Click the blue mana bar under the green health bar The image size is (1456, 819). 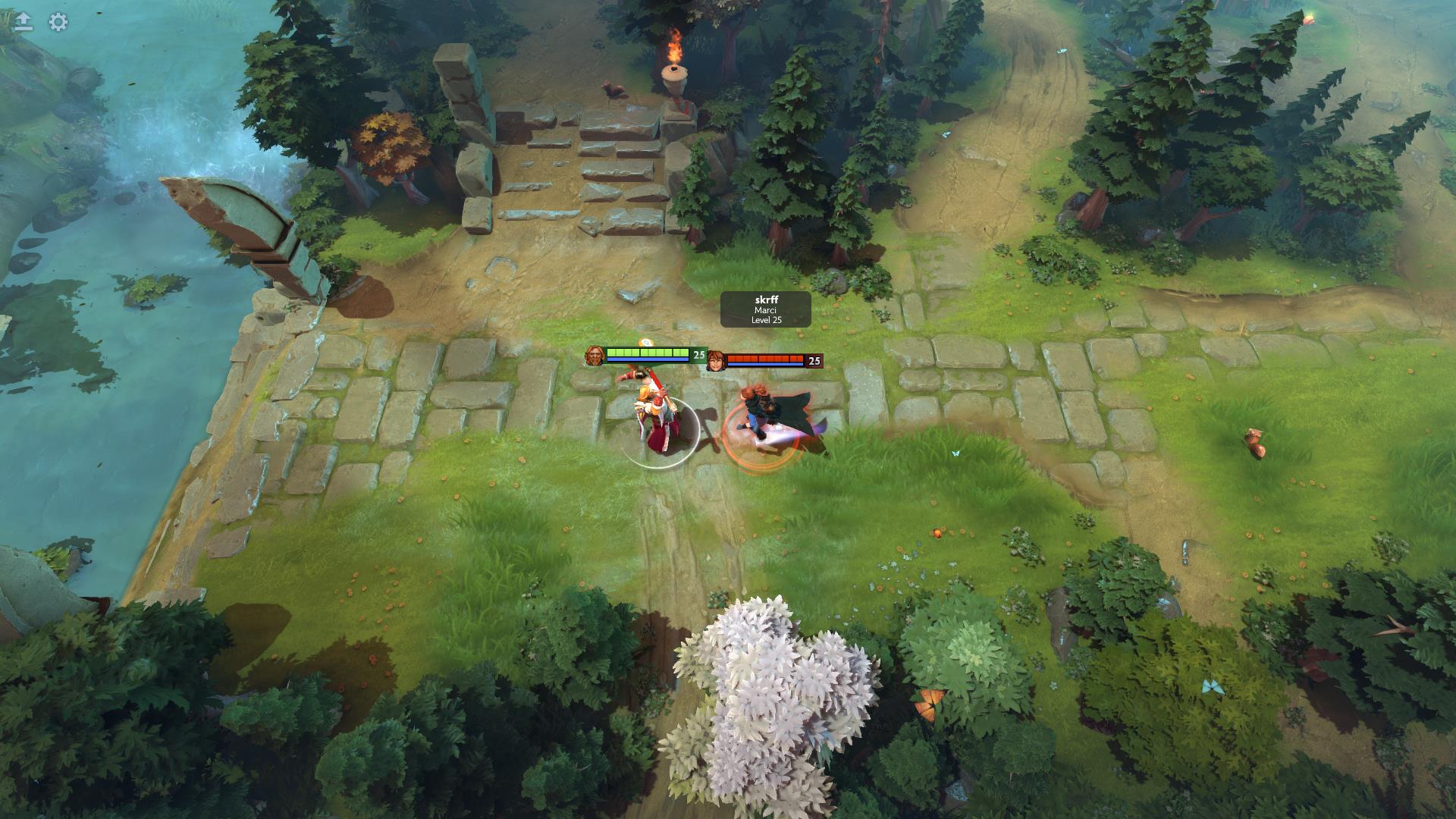click(648, 359)
